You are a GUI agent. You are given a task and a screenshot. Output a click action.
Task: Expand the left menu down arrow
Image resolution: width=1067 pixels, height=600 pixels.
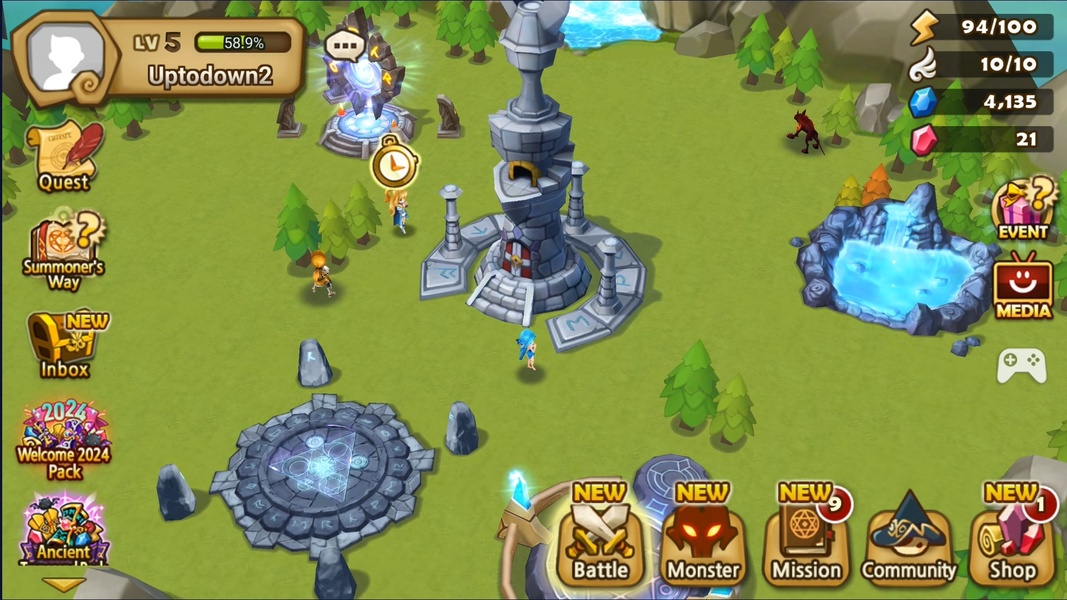[62, 585]
